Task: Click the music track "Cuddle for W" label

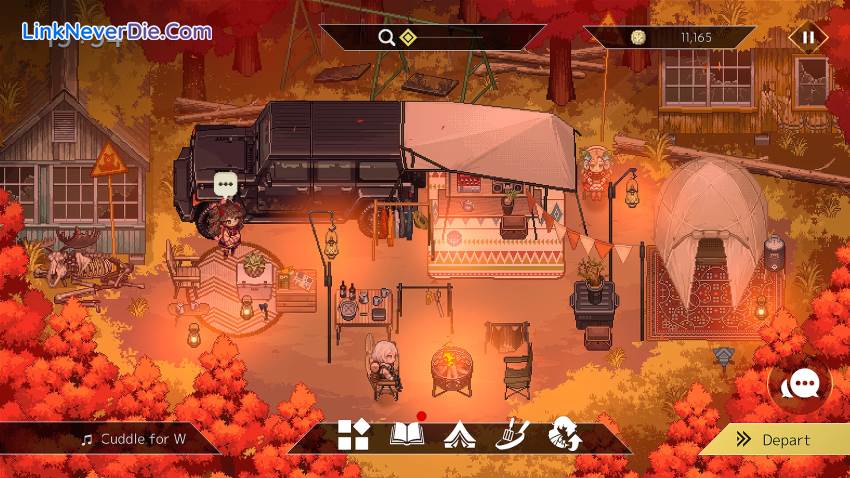Action: coord(134,438)
